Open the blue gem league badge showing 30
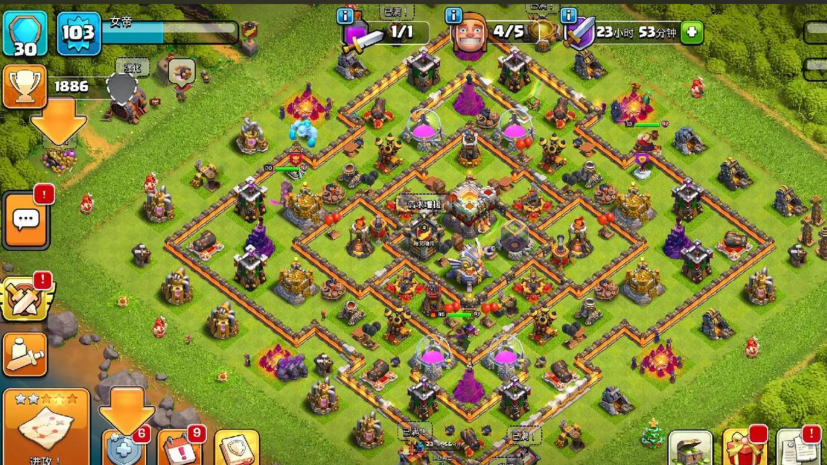This screenshot has width=827, height=465. point(25,34)
